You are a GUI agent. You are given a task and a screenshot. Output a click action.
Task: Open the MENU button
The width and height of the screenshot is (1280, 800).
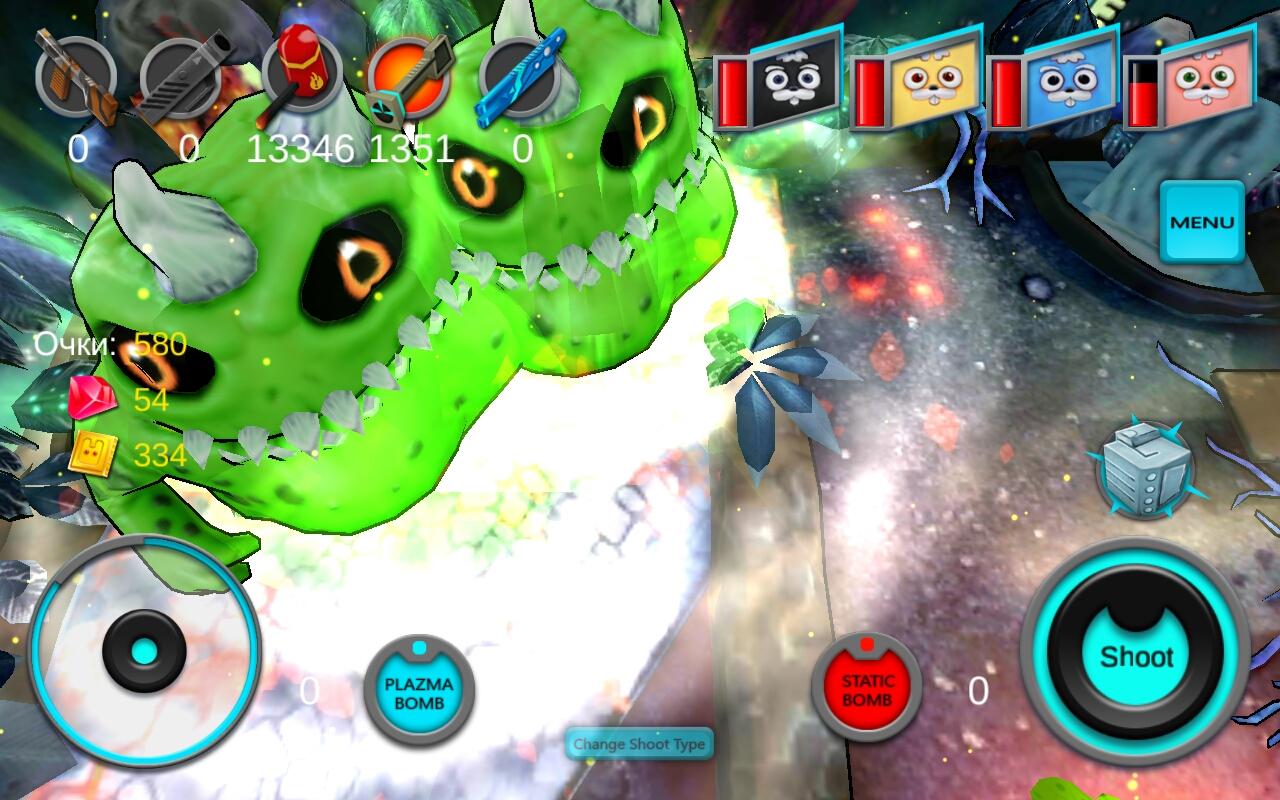click(x=1202, y=222)
